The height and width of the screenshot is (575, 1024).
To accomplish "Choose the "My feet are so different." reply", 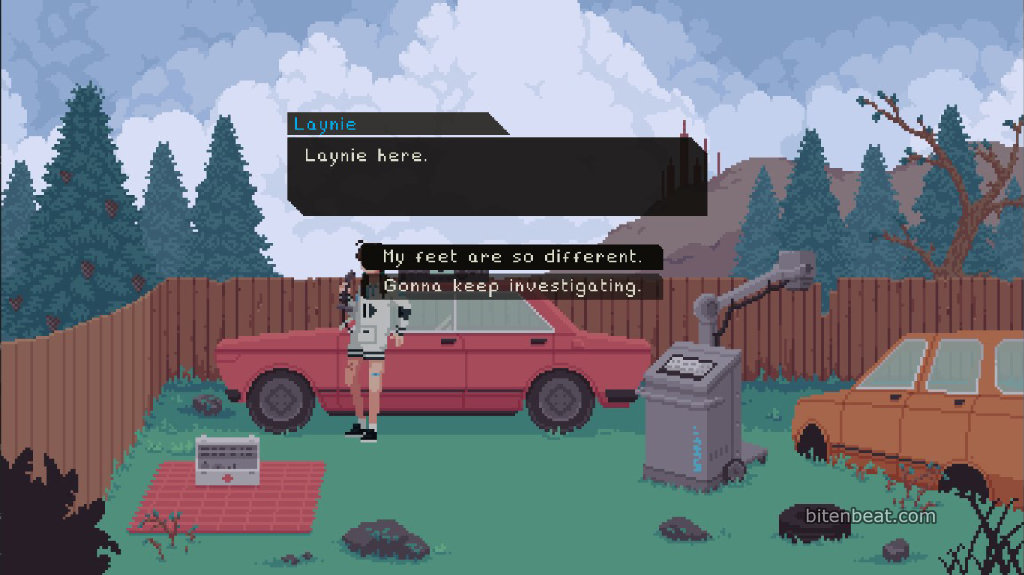I will 510,257.
